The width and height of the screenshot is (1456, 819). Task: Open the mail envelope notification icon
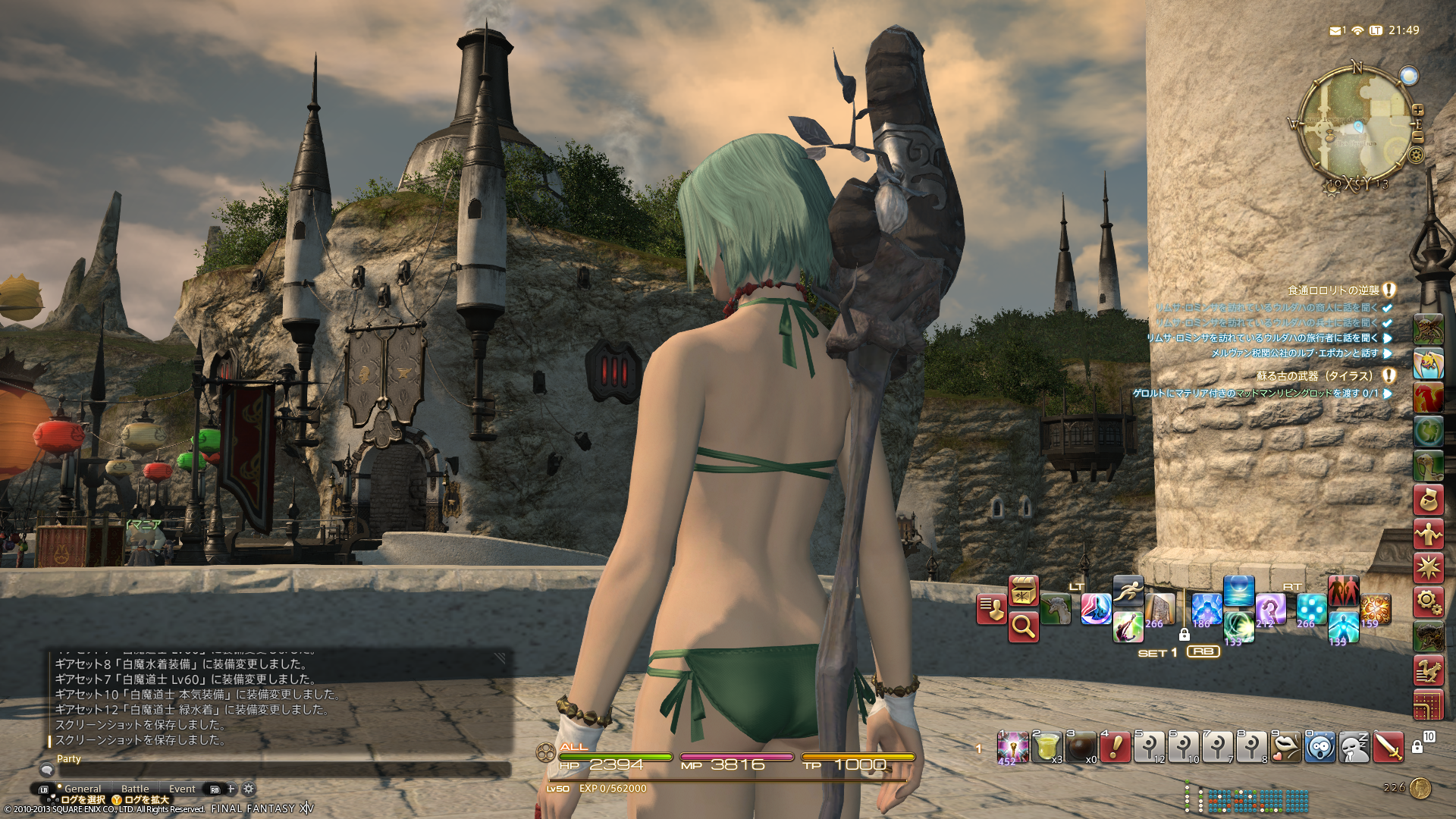pyautogui.click(x=1335, y=30)
